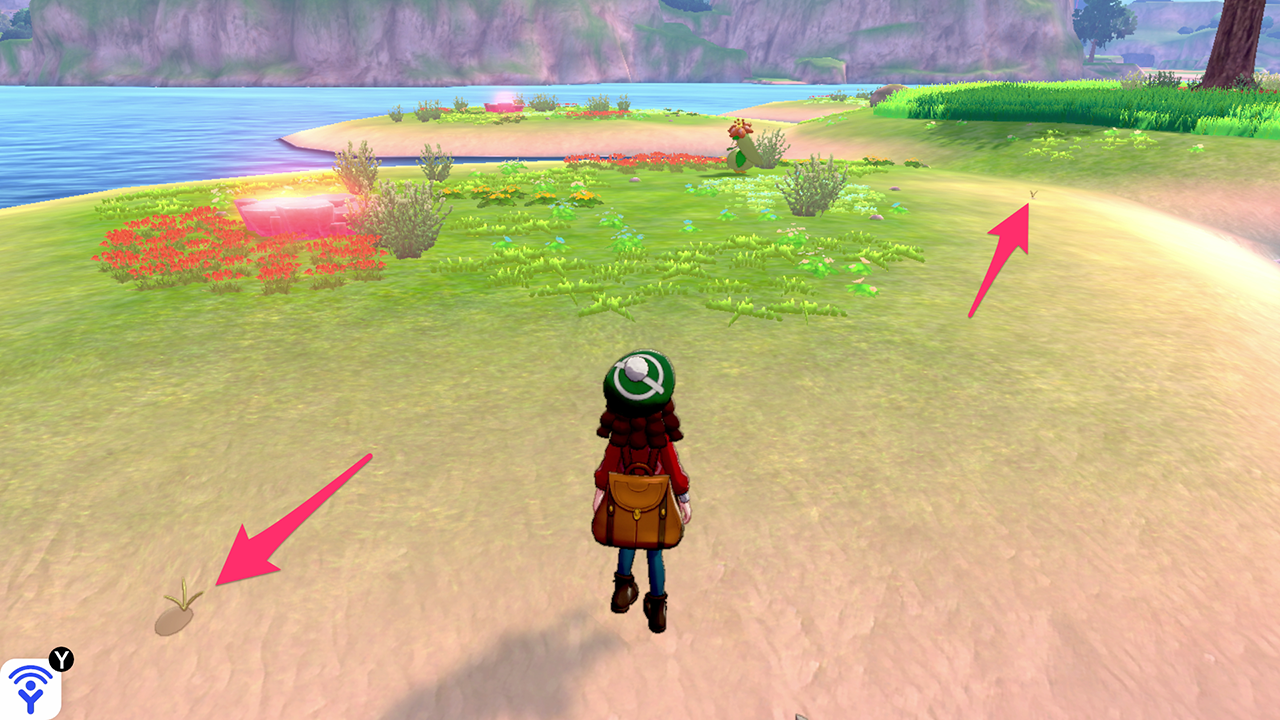Open the Y-Comm wireless icon
Image resolution: width=1280 pixels, height=720 pixels.
tap(32, 687)
